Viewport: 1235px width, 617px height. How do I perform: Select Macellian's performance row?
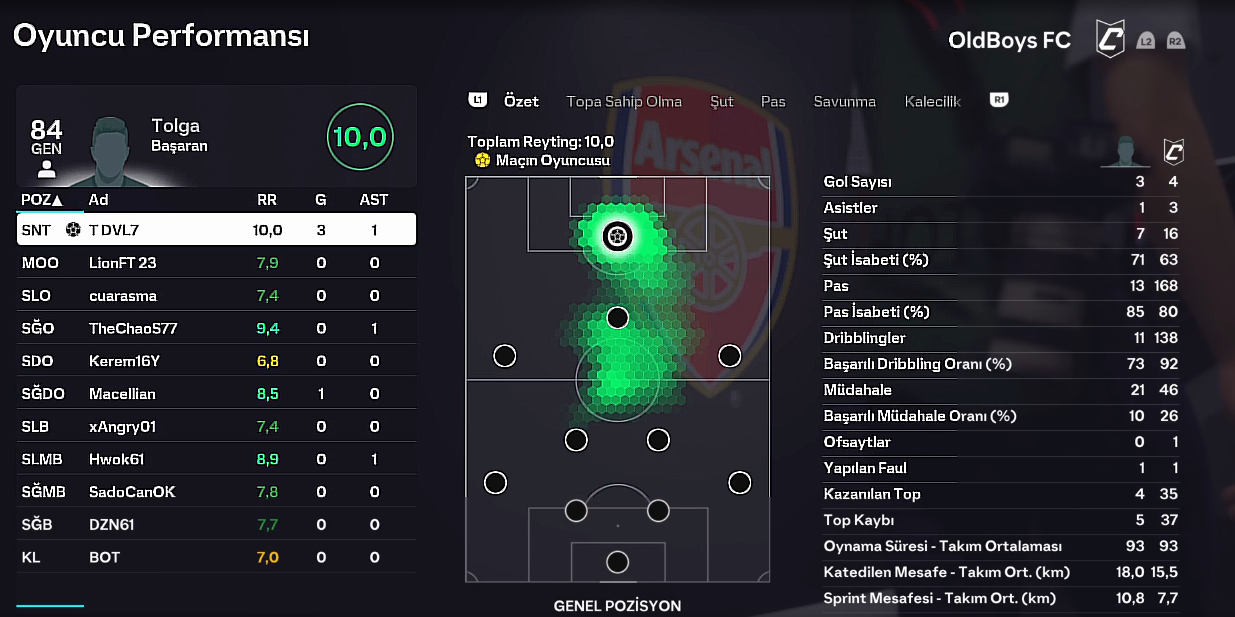(x=216, y=394)
